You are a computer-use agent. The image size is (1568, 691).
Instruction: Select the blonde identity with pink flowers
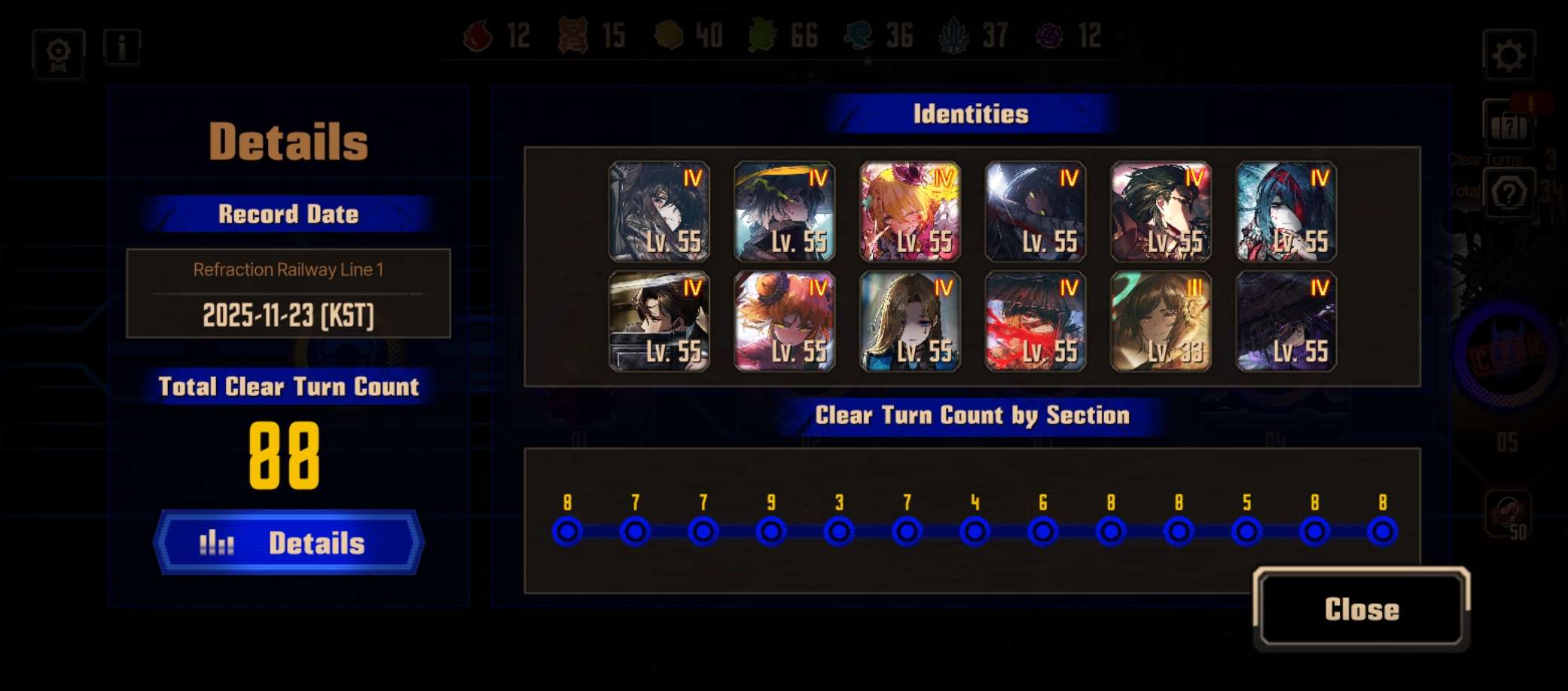tap(910, 212)
